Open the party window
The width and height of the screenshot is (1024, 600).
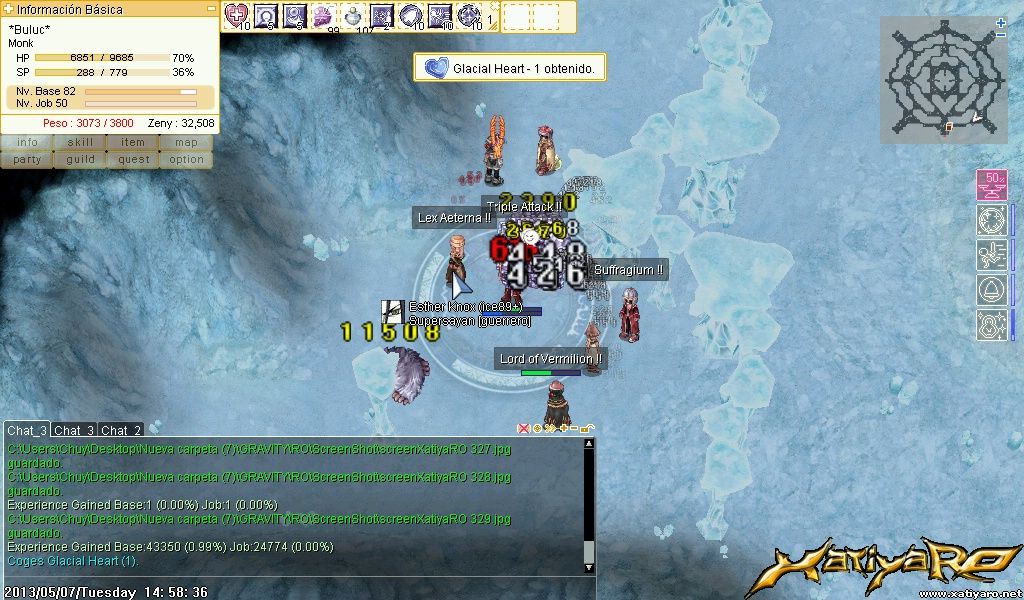point(27,159)
